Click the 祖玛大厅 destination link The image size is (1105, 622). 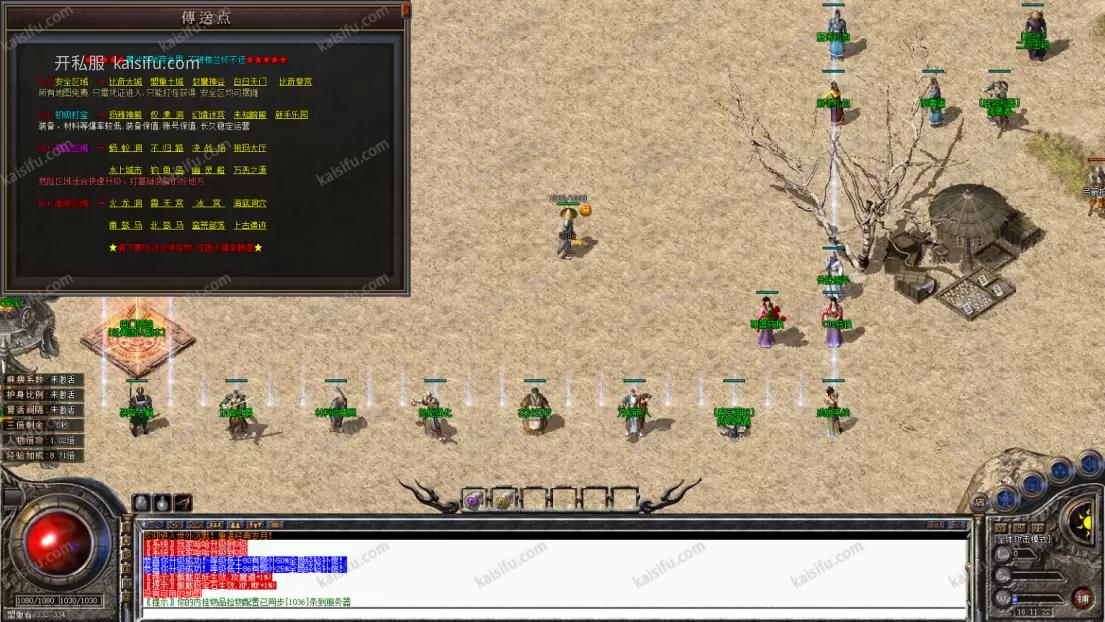(x=250, y=148)
